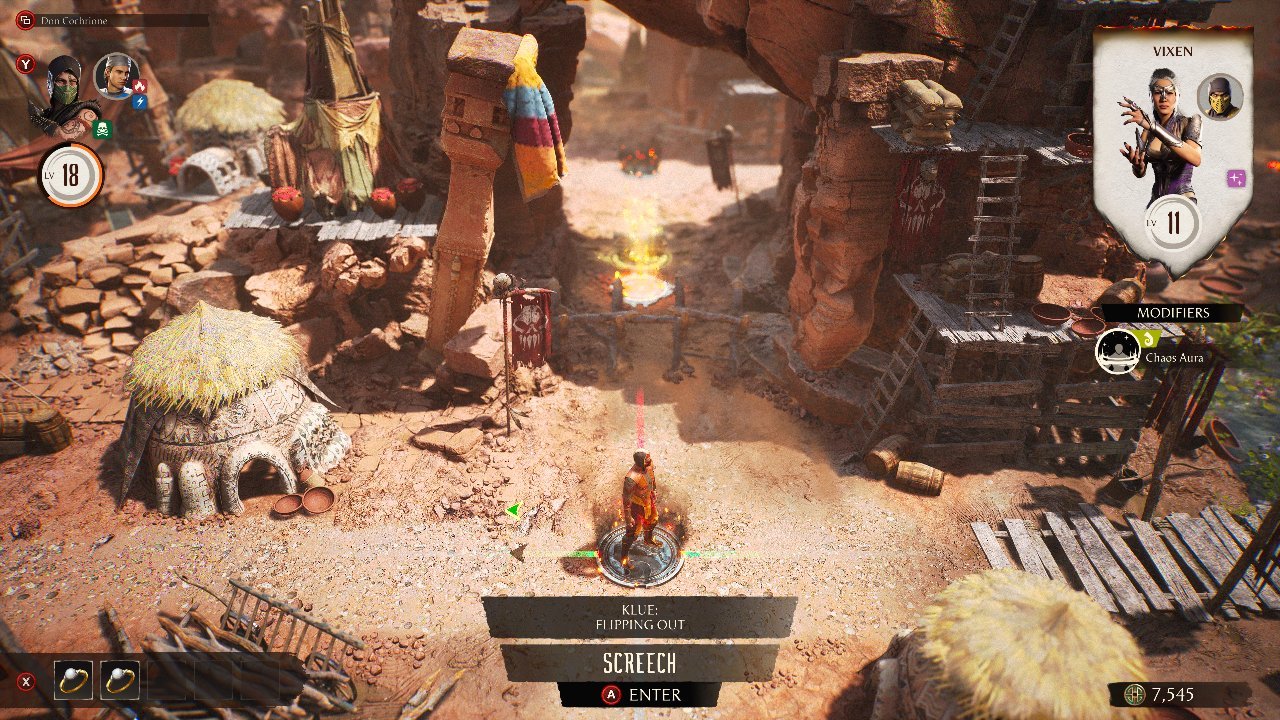Select the opponent's Scorpion kameo portrait

(x=1220, y=96)
